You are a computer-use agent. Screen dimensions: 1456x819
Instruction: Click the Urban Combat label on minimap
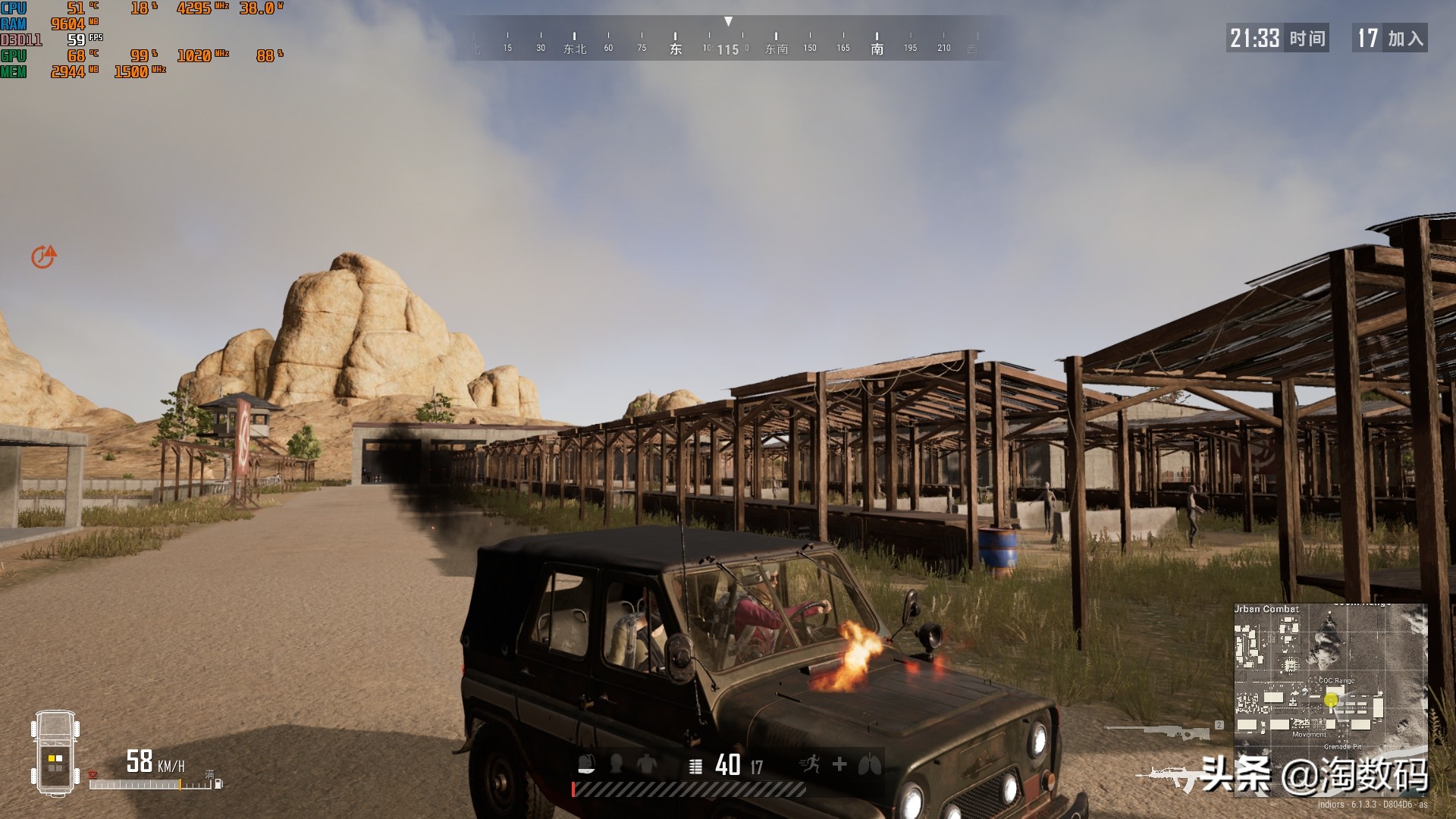click(x=1266, y=609)
